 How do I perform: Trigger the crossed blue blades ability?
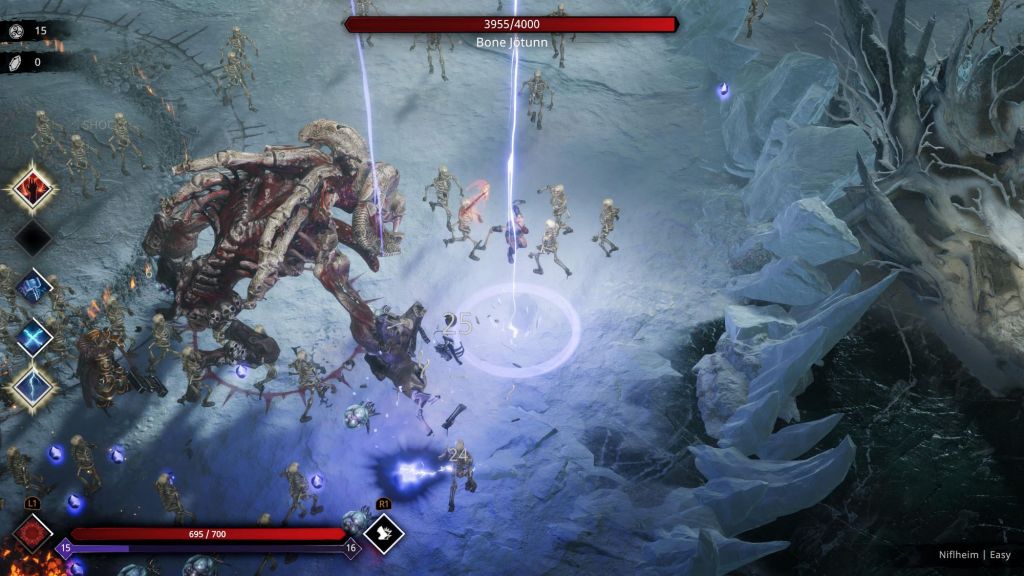(33, 337)
